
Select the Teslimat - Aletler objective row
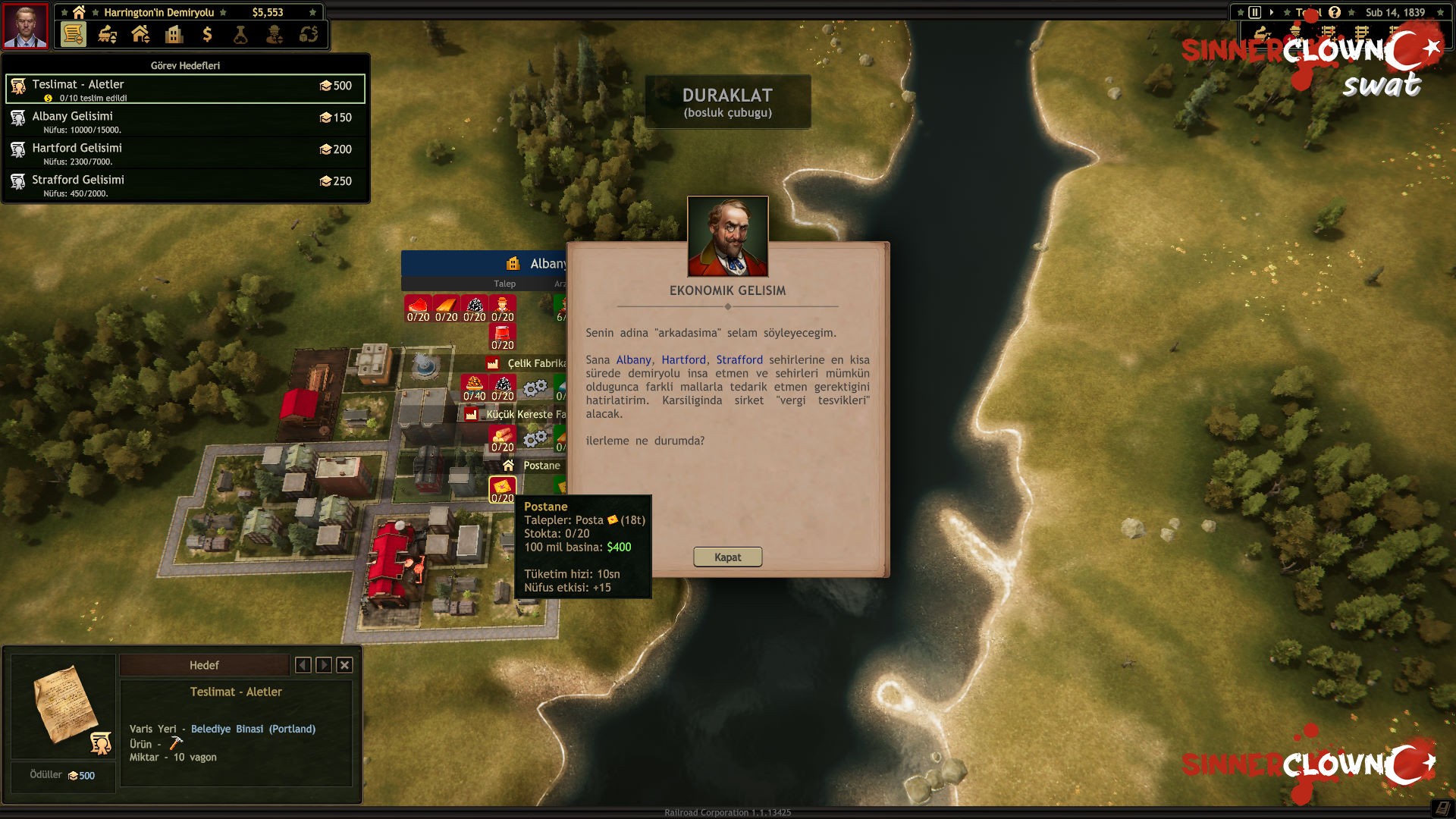185,89
